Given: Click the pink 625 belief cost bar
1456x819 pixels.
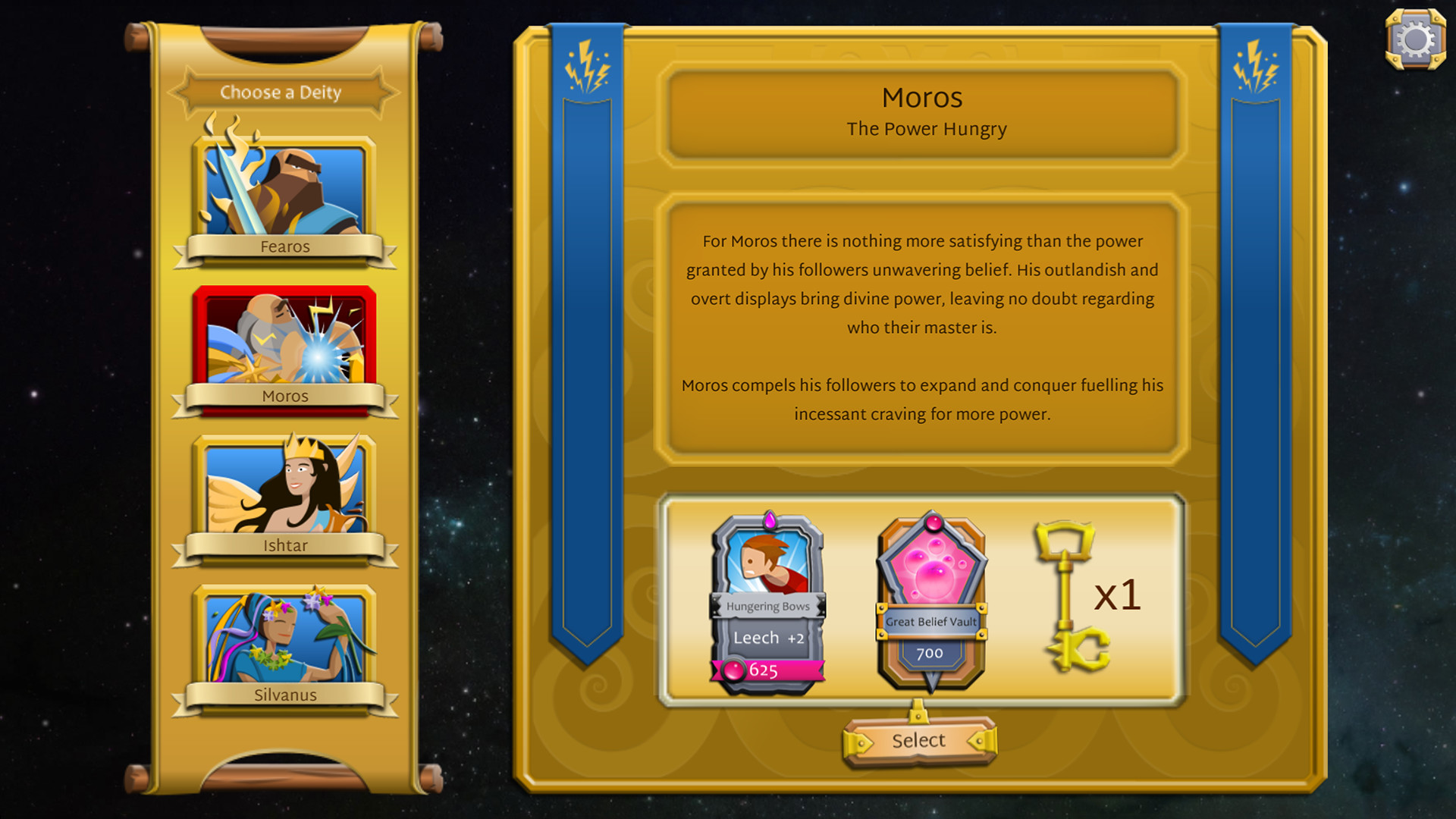Looking at the screenshot, I should pyautogui.click(x=766, y=670).
